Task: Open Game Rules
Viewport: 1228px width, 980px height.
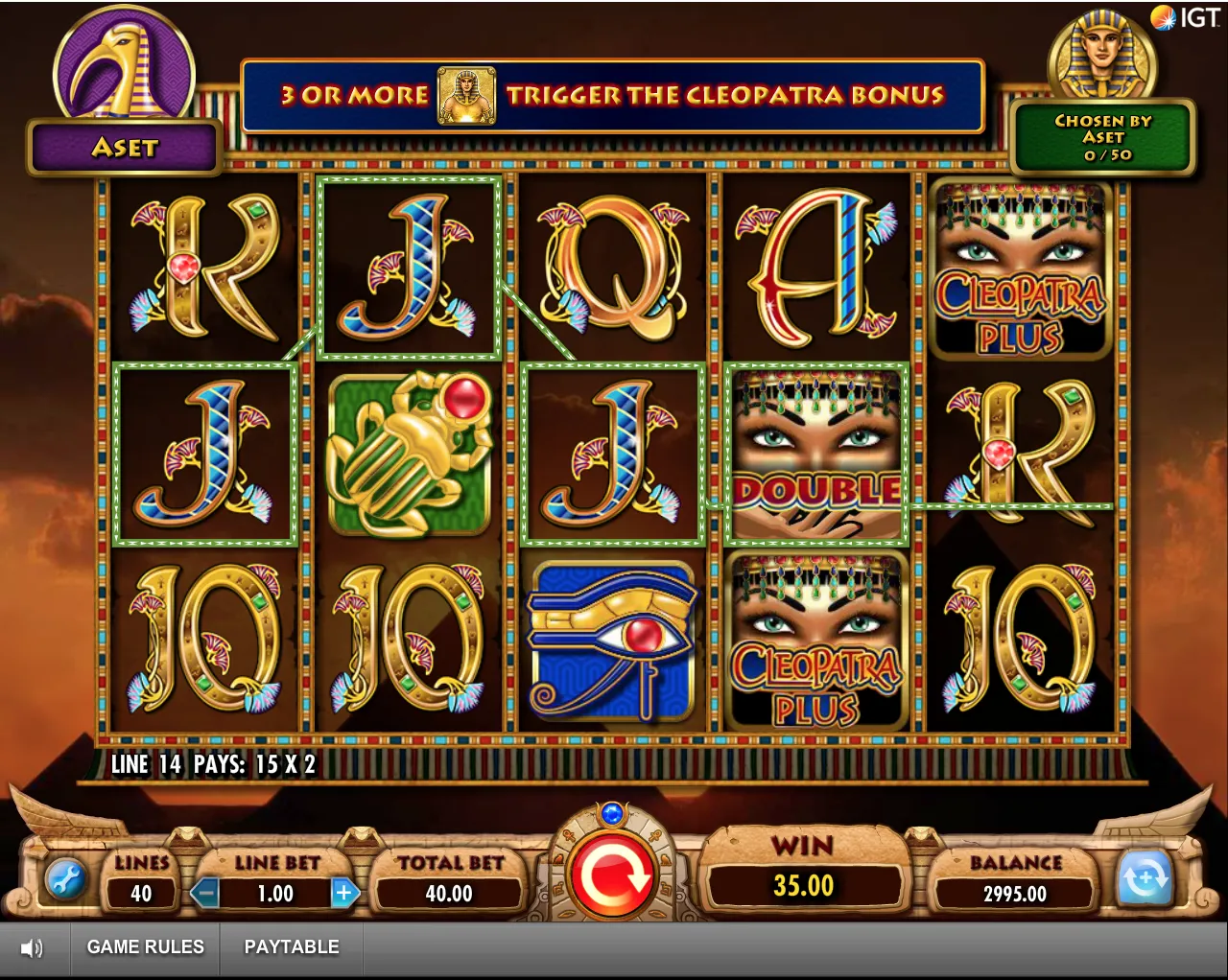Action: pyautogui.click(x=145, y=947)
